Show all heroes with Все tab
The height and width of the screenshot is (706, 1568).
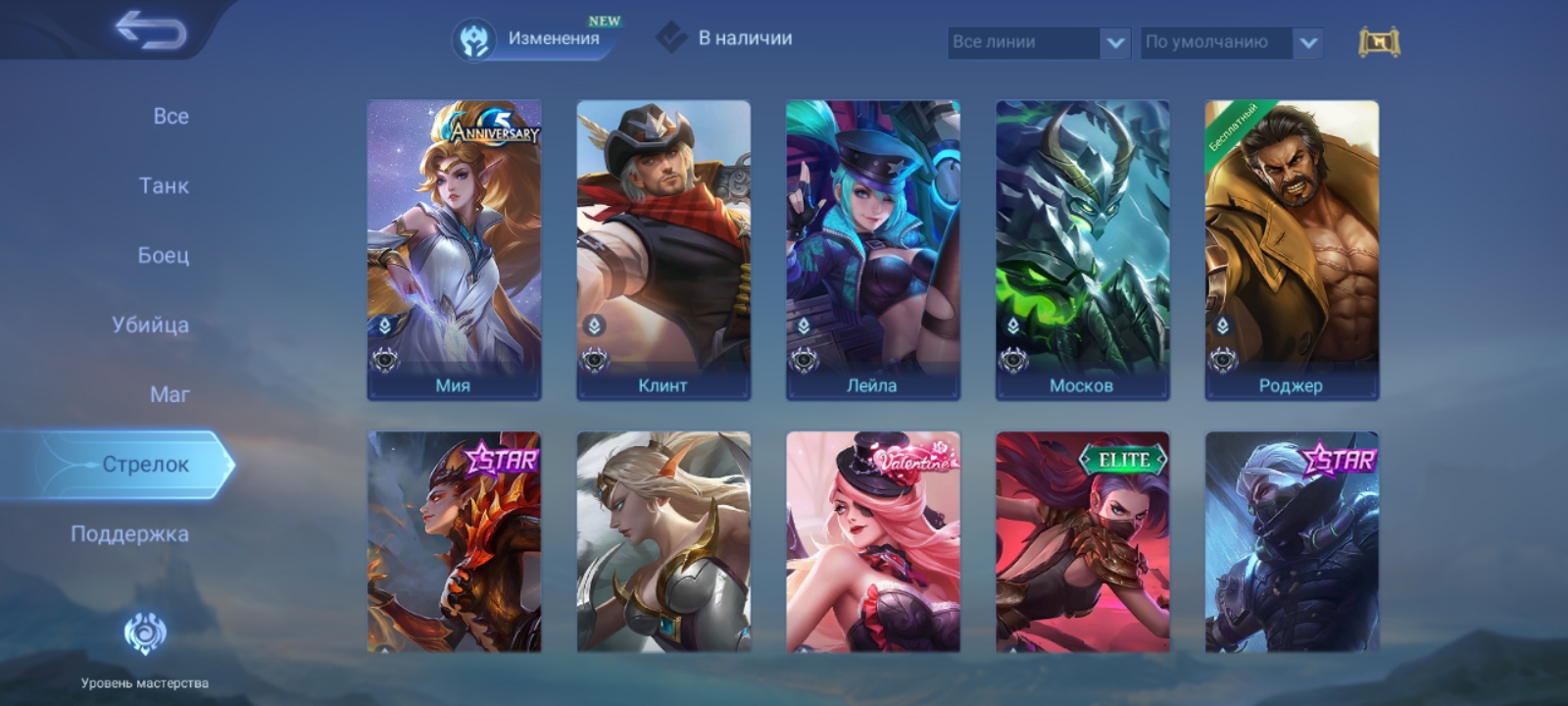171,116
